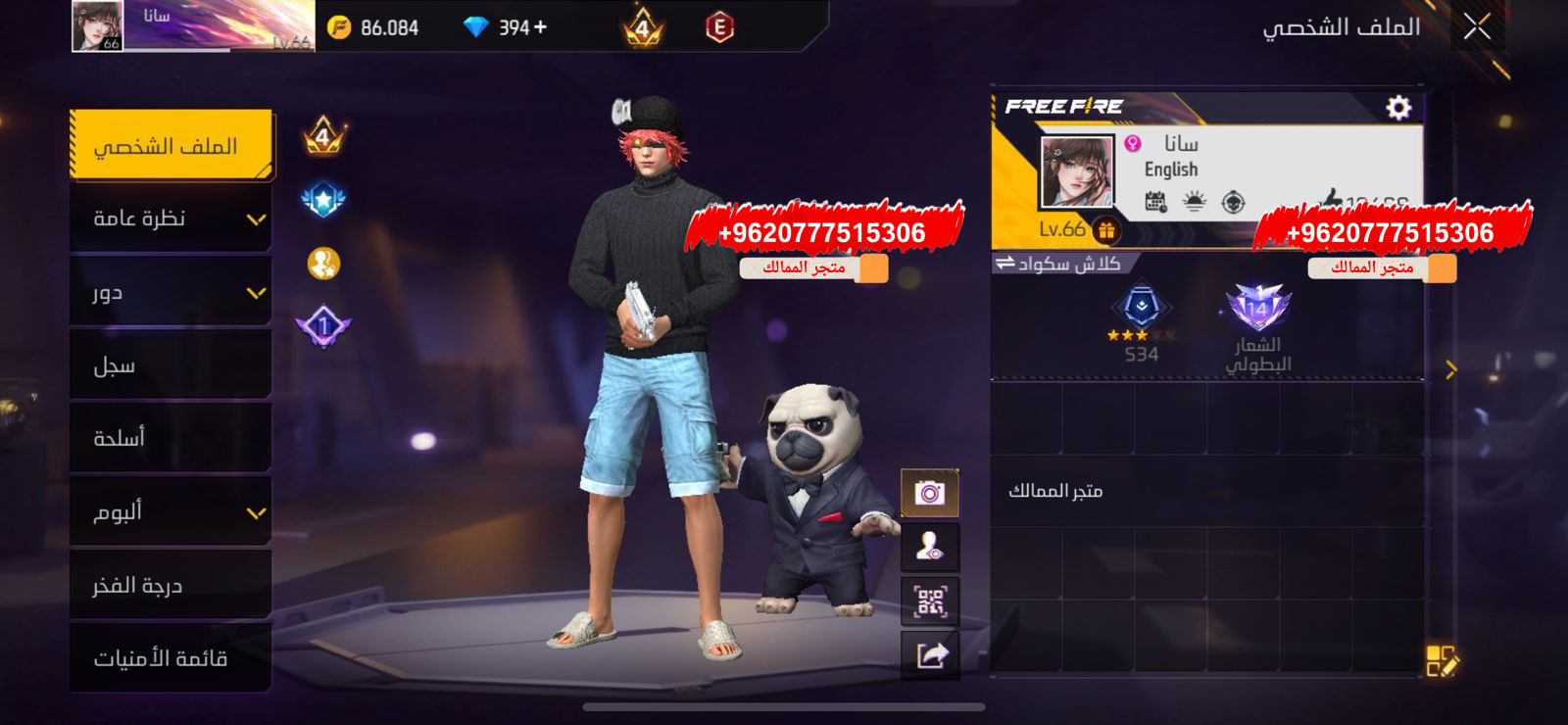The height and width of the screenshot is (725, 1568).
Task: Select the سجل sidebar item
Action: 169,364
